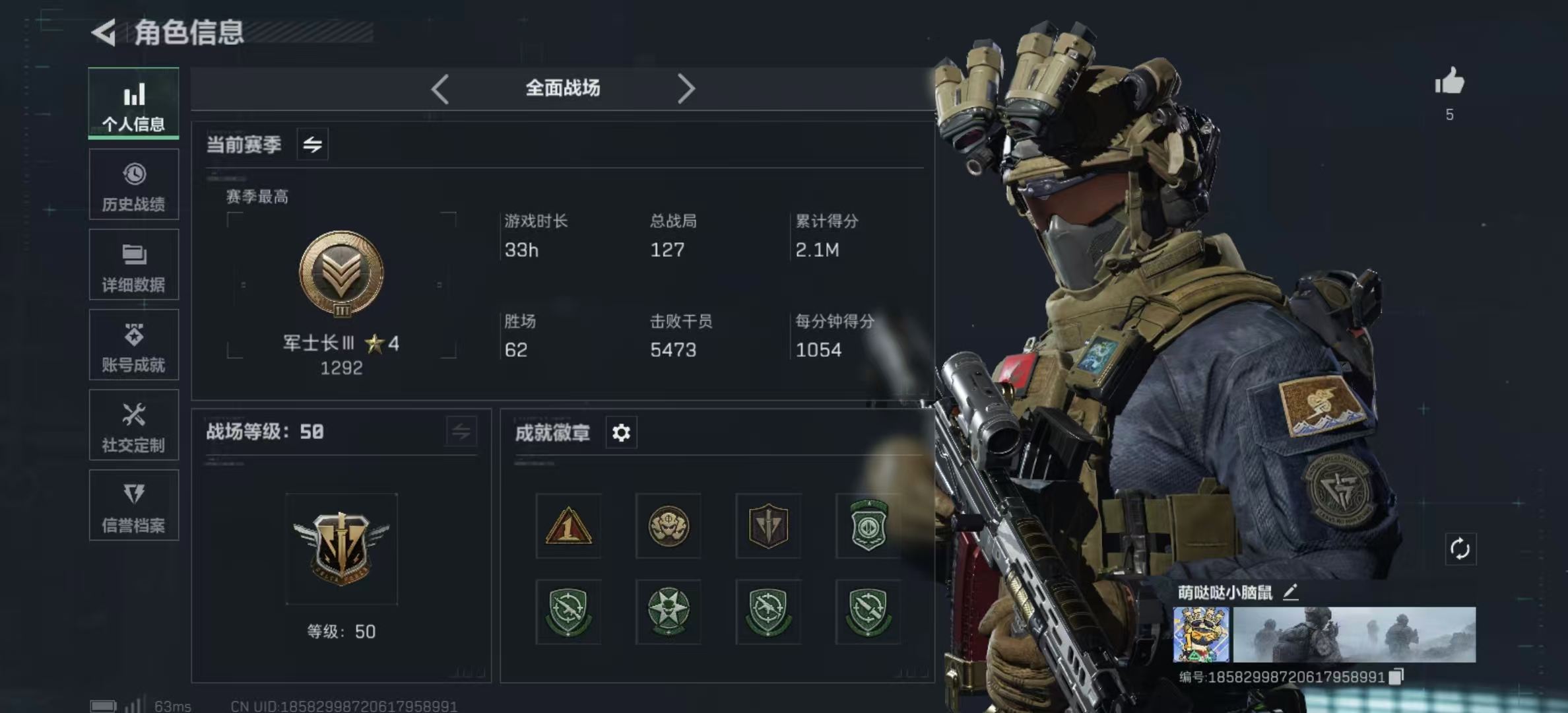Click the left arrow beside 全面战场
Viewport: 1568px width, 713px height.
tap(440, 88)
